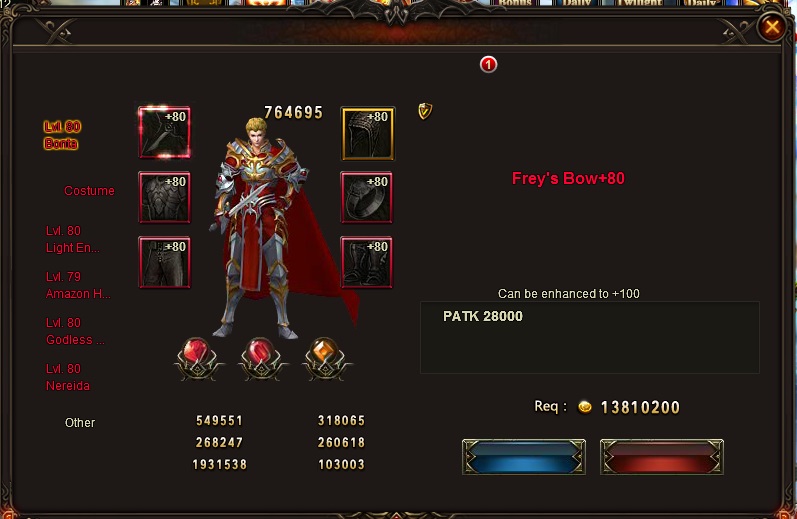The height and width of the screenshot is (519, 797).
Task: Select the Lvl. 80 Light En... entry
Action: coord(73,239)
